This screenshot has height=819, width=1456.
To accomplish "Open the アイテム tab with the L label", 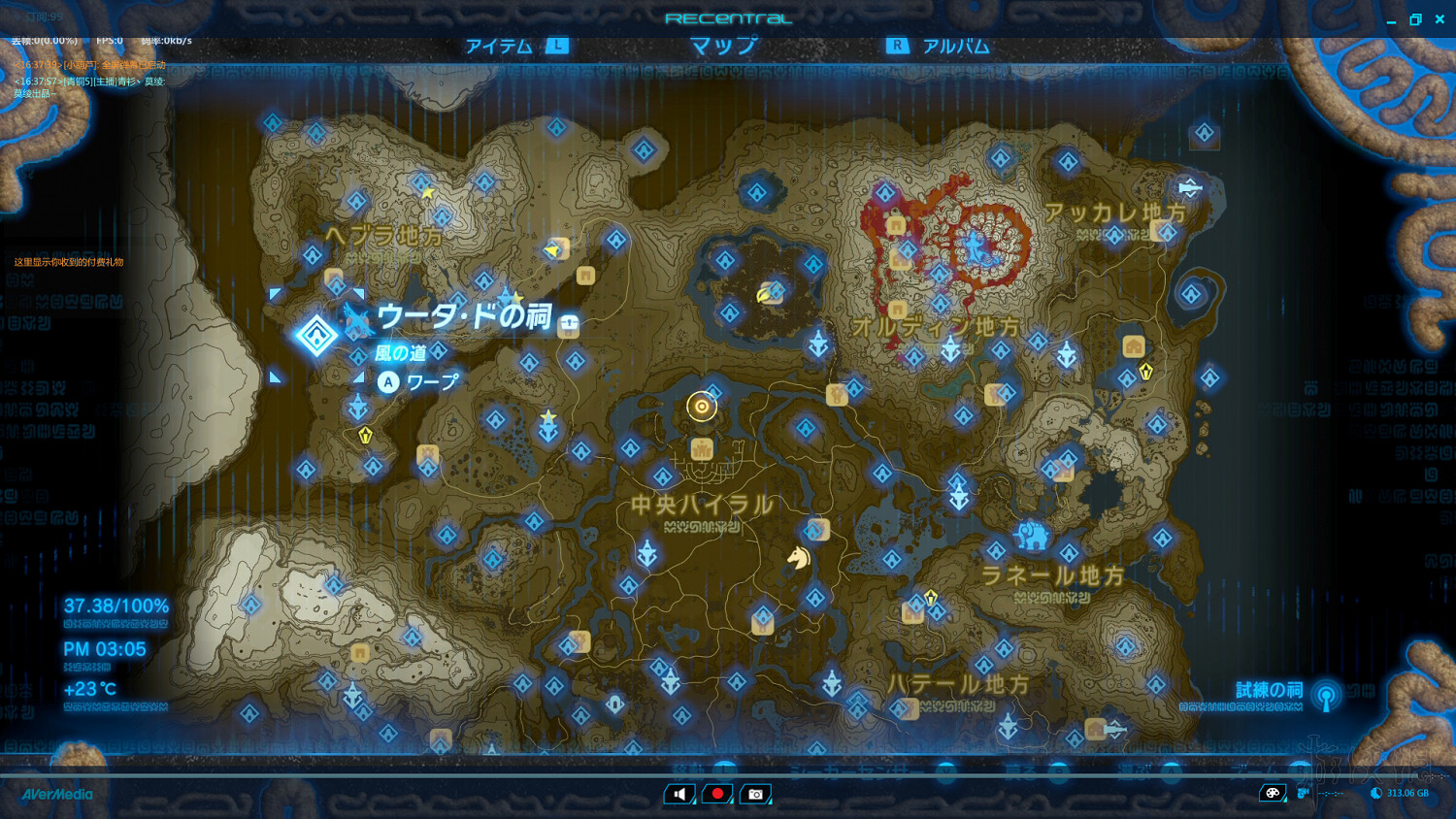I will pyautogui.click(x=500, y=44).
